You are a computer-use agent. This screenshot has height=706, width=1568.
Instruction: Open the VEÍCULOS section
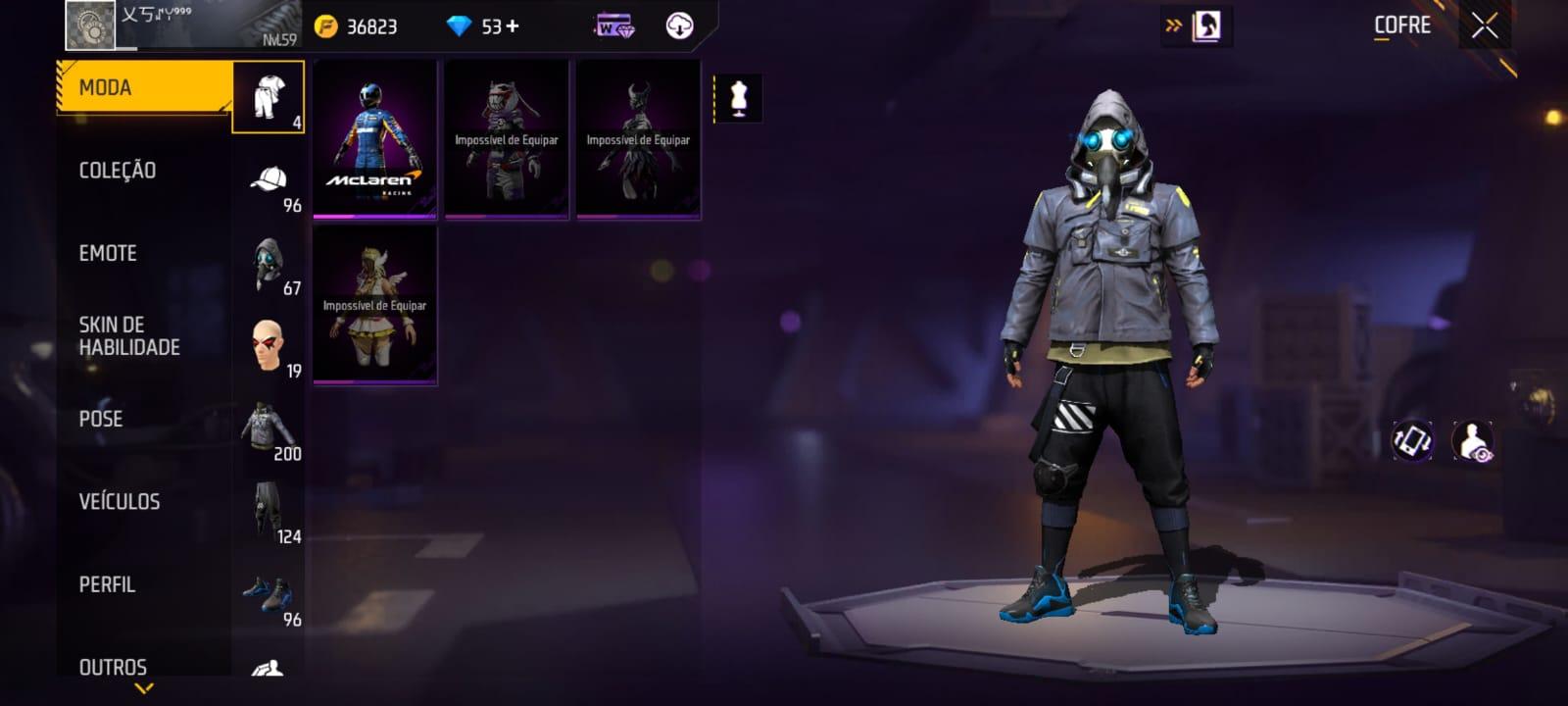(118, 501)
